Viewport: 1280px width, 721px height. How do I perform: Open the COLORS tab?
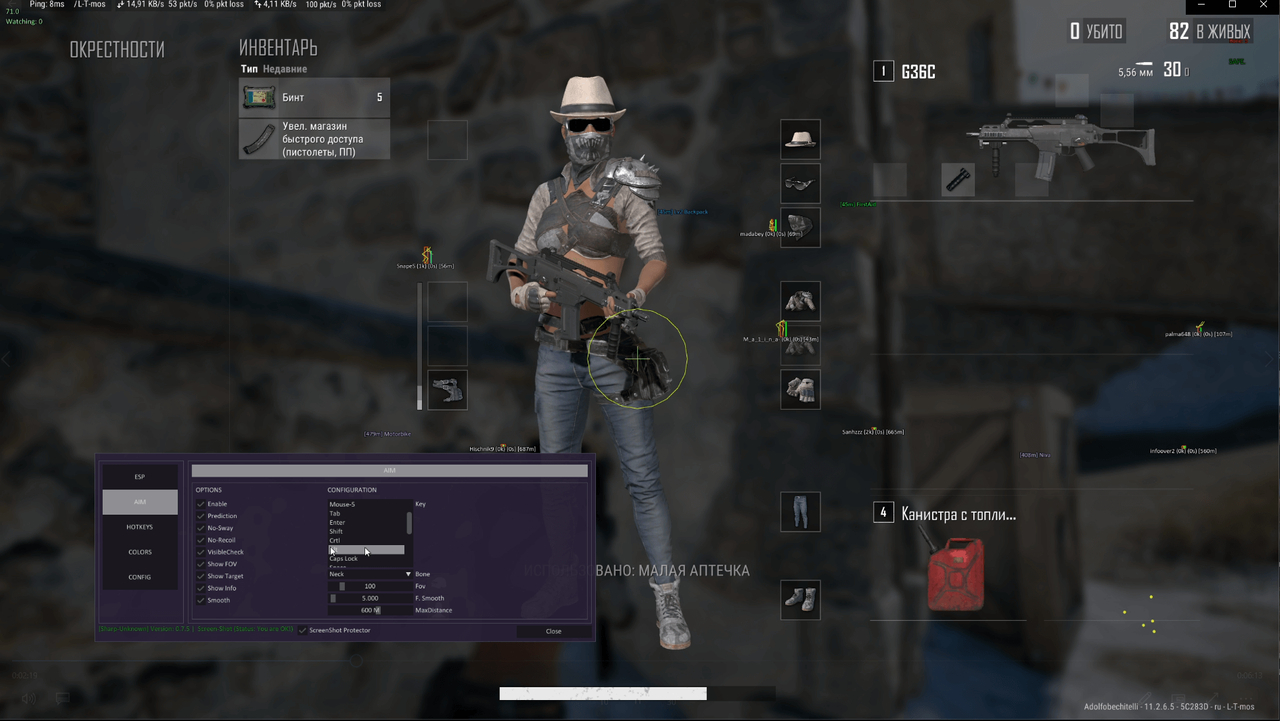pos(139,551)
